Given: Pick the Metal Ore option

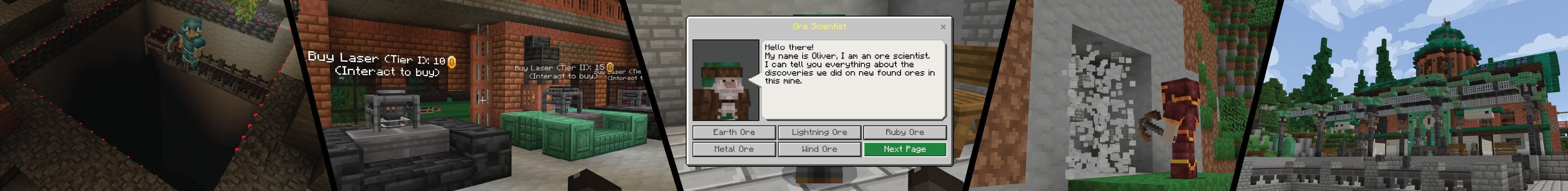Looking at the screenshot, I should (734, 149).
